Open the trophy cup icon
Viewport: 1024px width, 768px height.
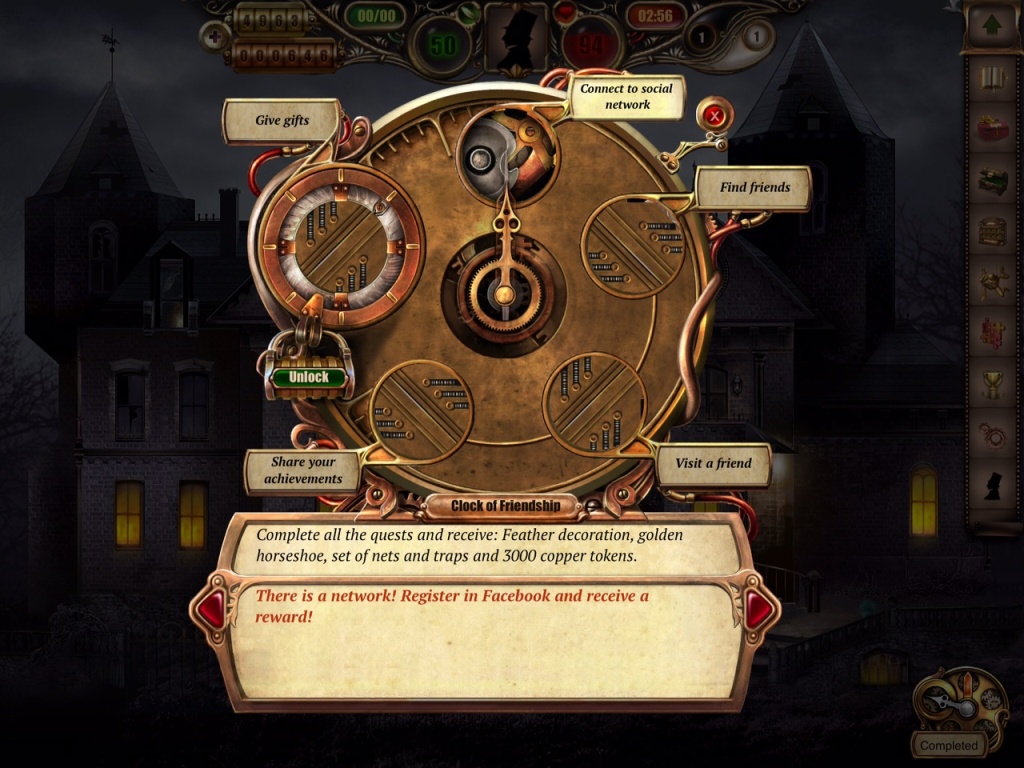coord(991,385)
